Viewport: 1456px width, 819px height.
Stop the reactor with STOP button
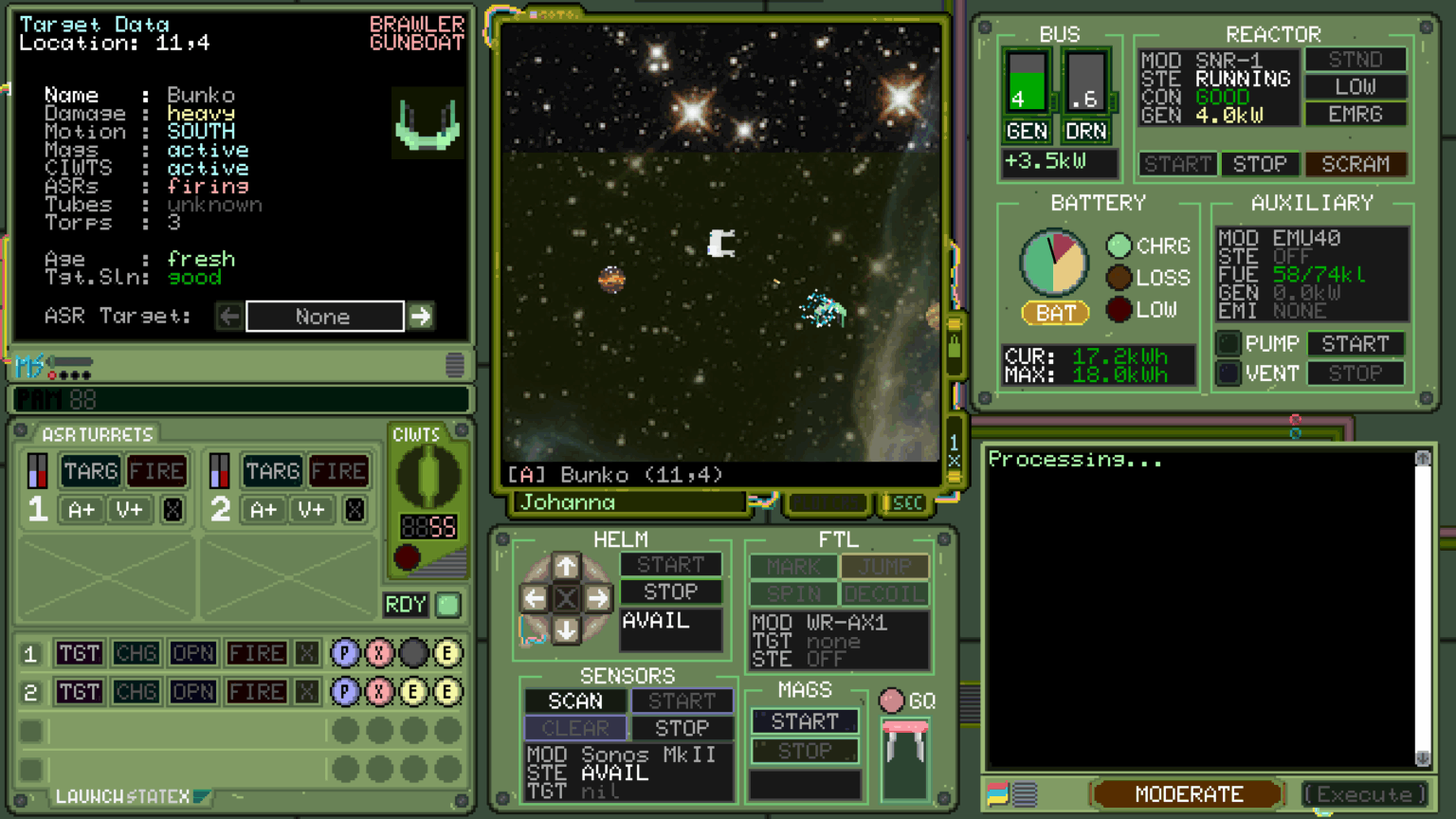tap(1260, 164)
